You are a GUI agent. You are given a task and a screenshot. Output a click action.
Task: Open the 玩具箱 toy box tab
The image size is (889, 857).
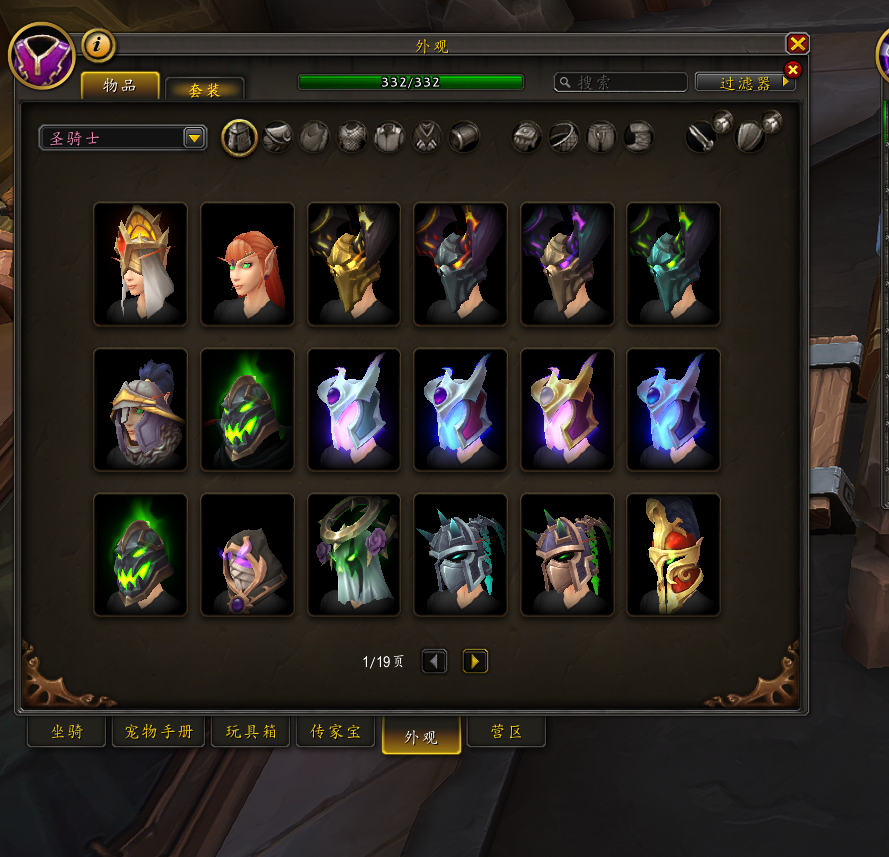coord(250,732)
